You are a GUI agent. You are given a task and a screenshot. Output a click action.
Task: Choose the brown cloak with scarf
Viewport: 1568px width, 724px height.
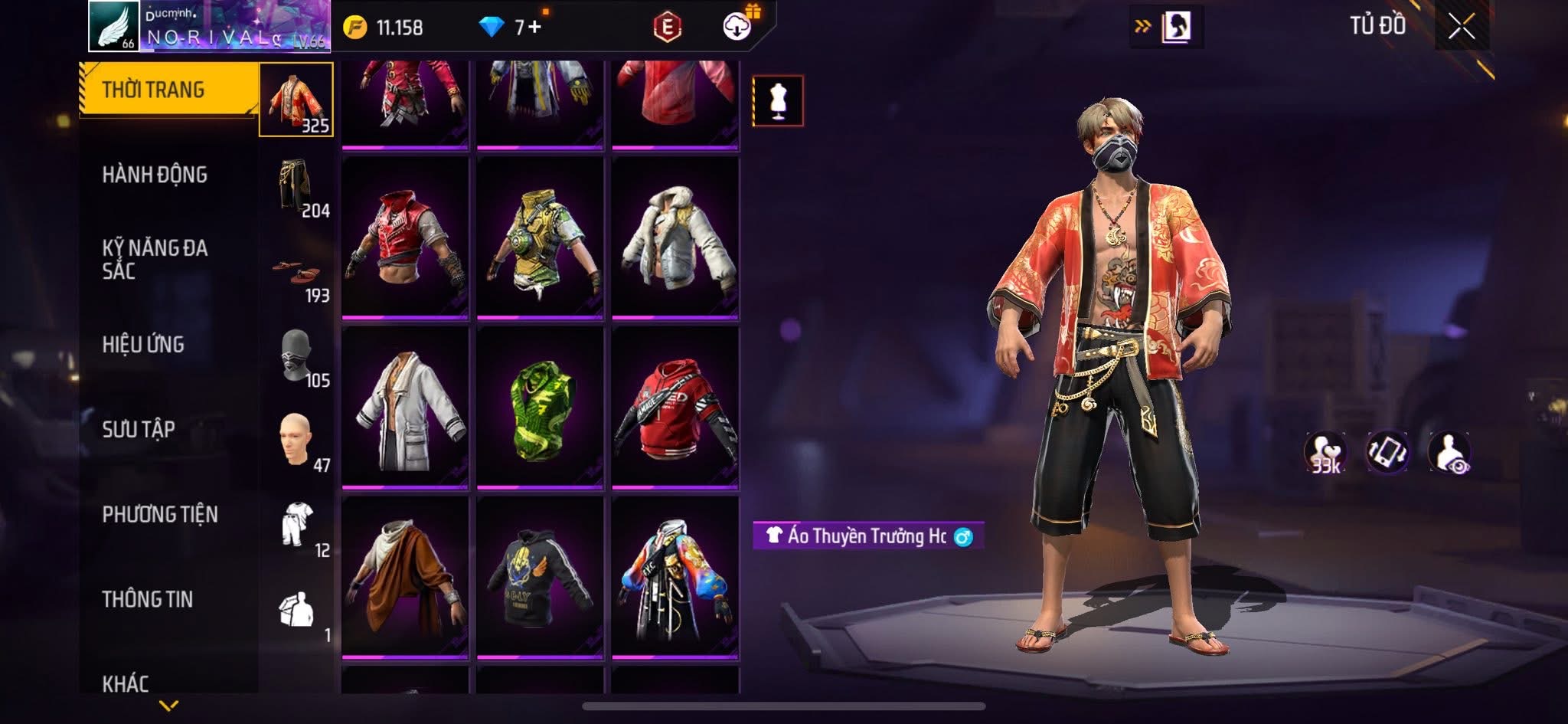point(405,578)
